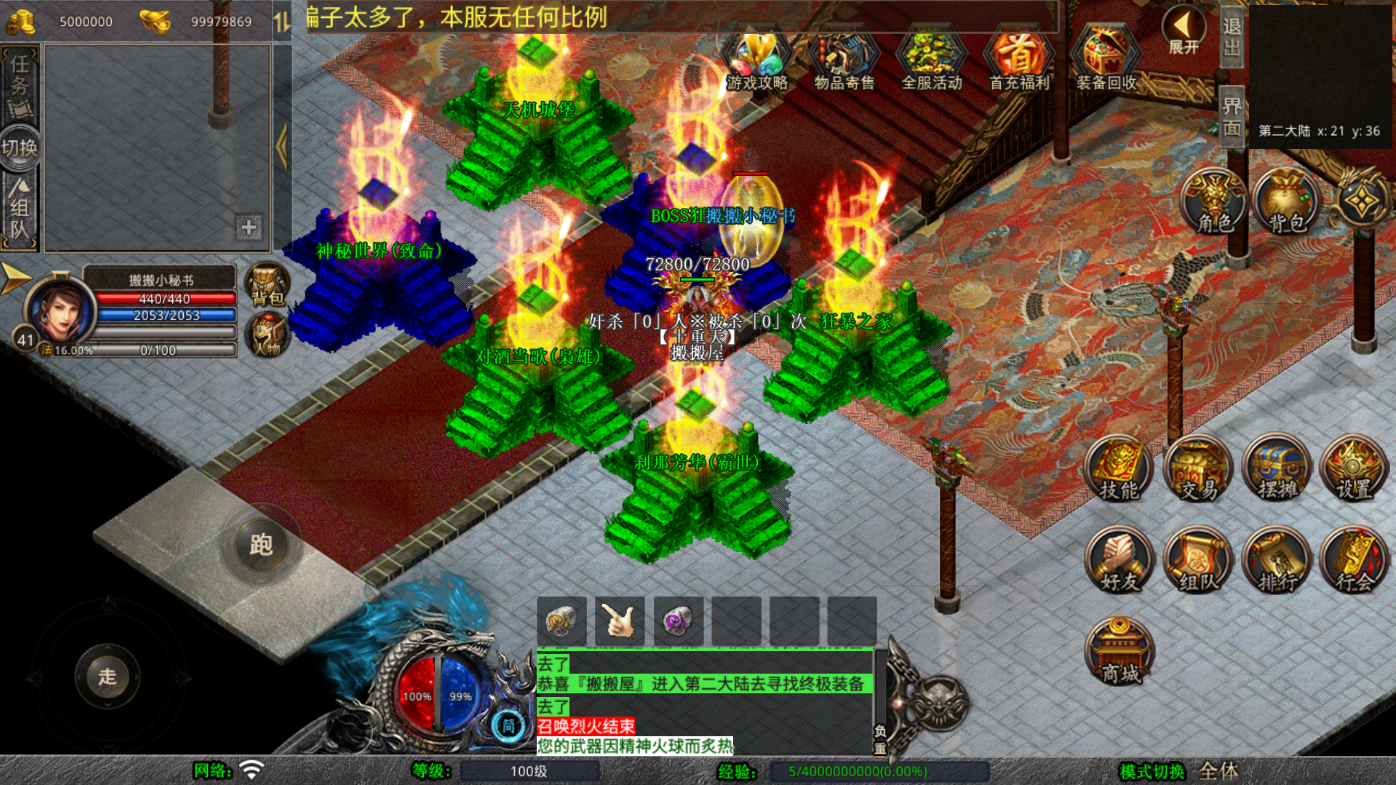Open the 装备回收 equipment recycling chest
1396x785 pixels.
coord(1106,60)
